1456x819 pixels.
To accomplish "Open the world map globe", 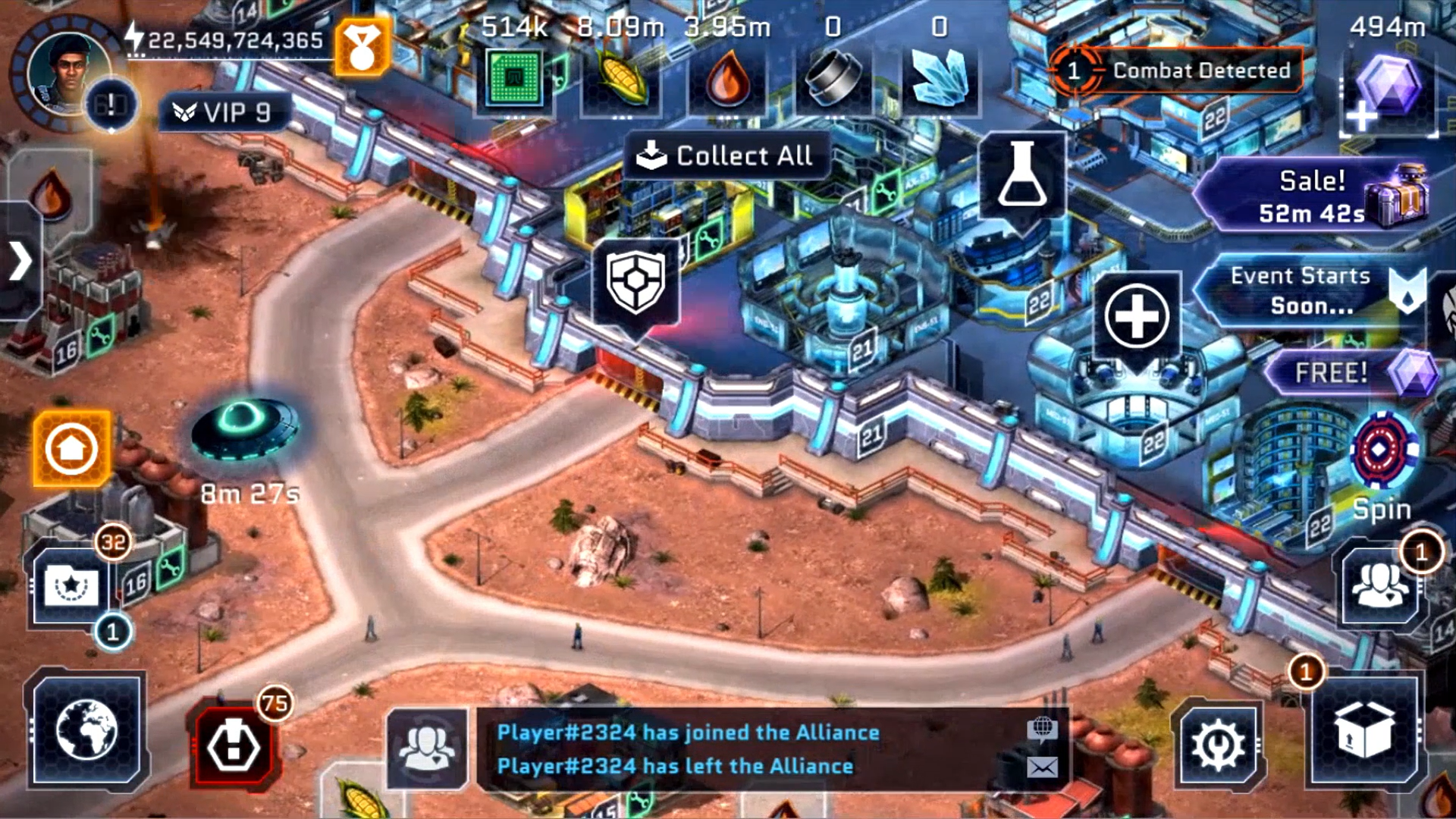I will 86,730.
